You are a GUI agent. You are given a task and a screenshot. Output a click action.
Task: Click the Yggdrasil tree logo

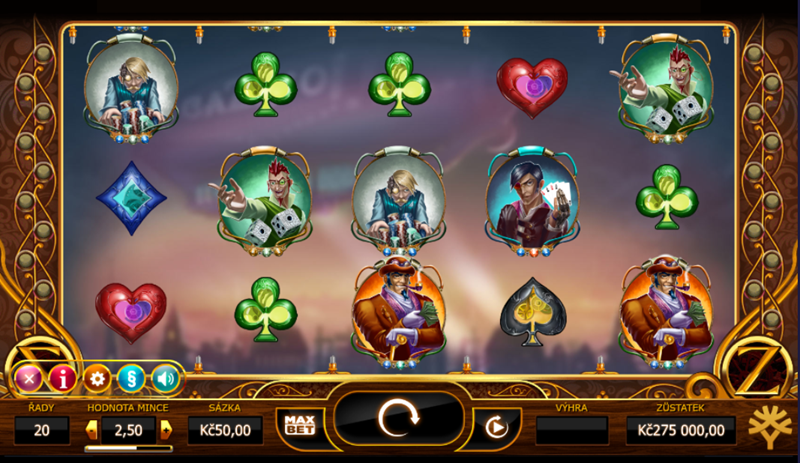tap(768, 426)
